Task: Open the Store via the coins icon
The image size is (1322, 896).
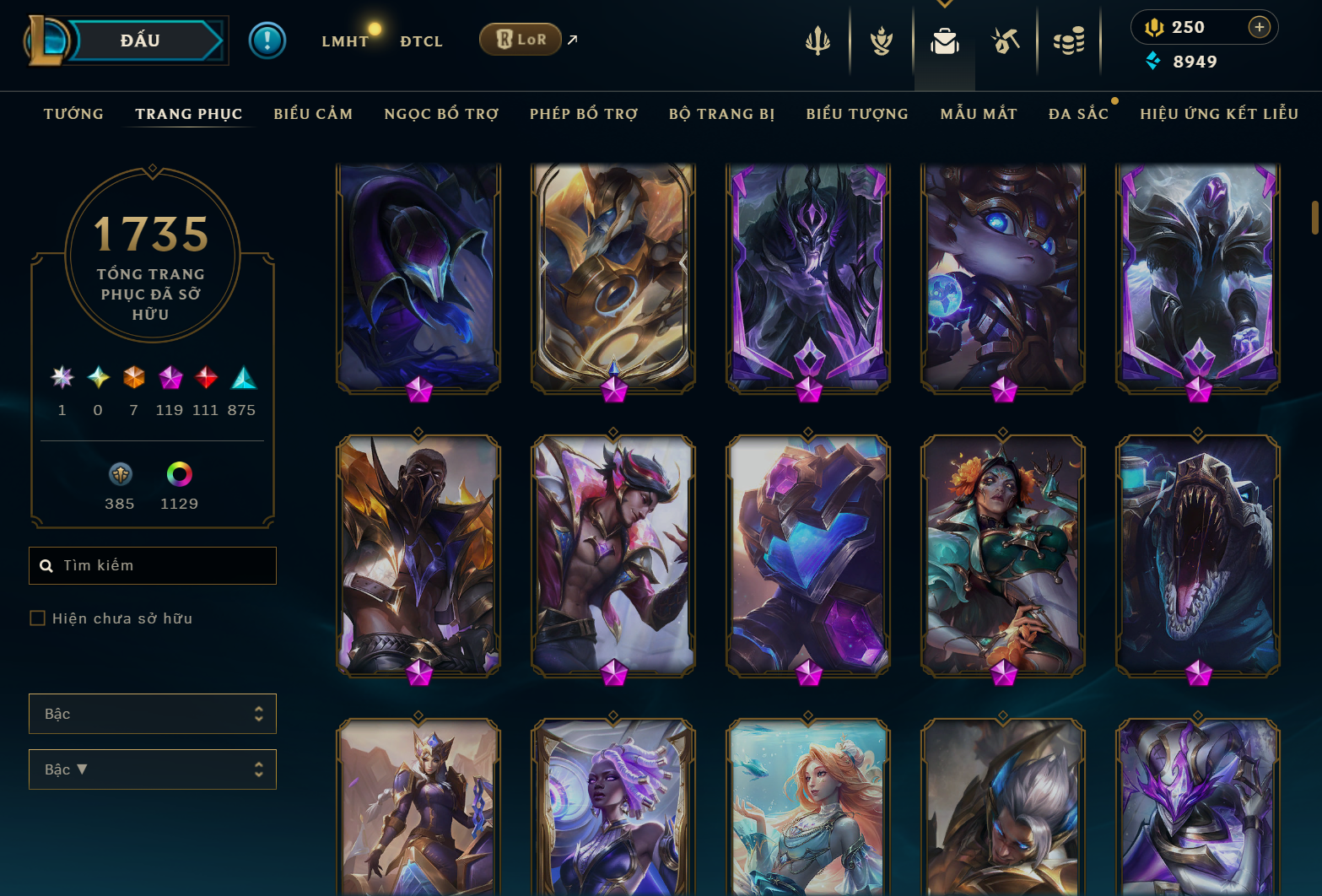Action: 1069,40
